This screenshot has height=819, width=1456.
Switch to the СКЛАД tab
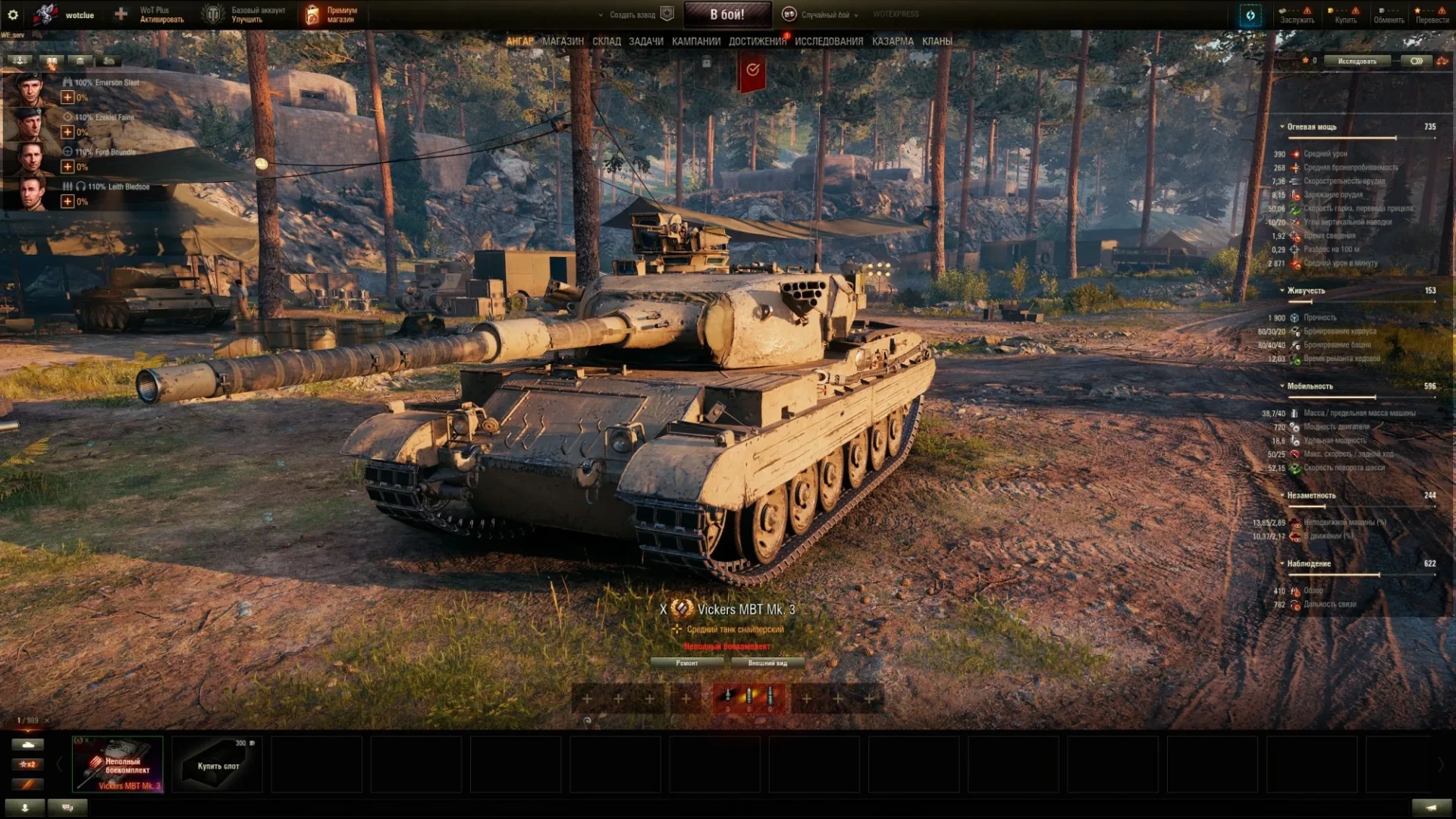606,42
